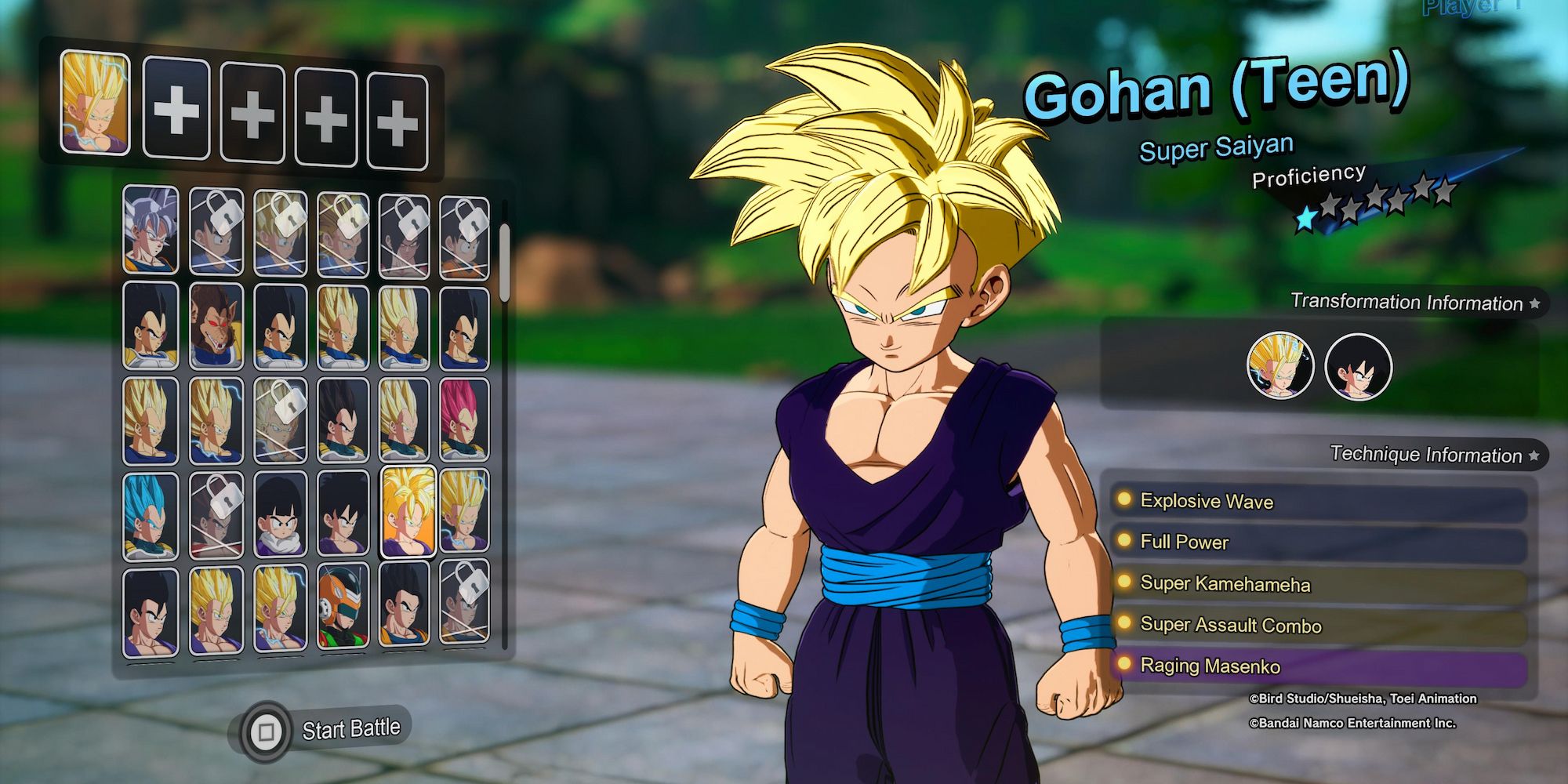The height and width of the screenshot is (784, 1568).
Task: Click the base Gohan transformation icon
Action: [x=1356, y=366]
